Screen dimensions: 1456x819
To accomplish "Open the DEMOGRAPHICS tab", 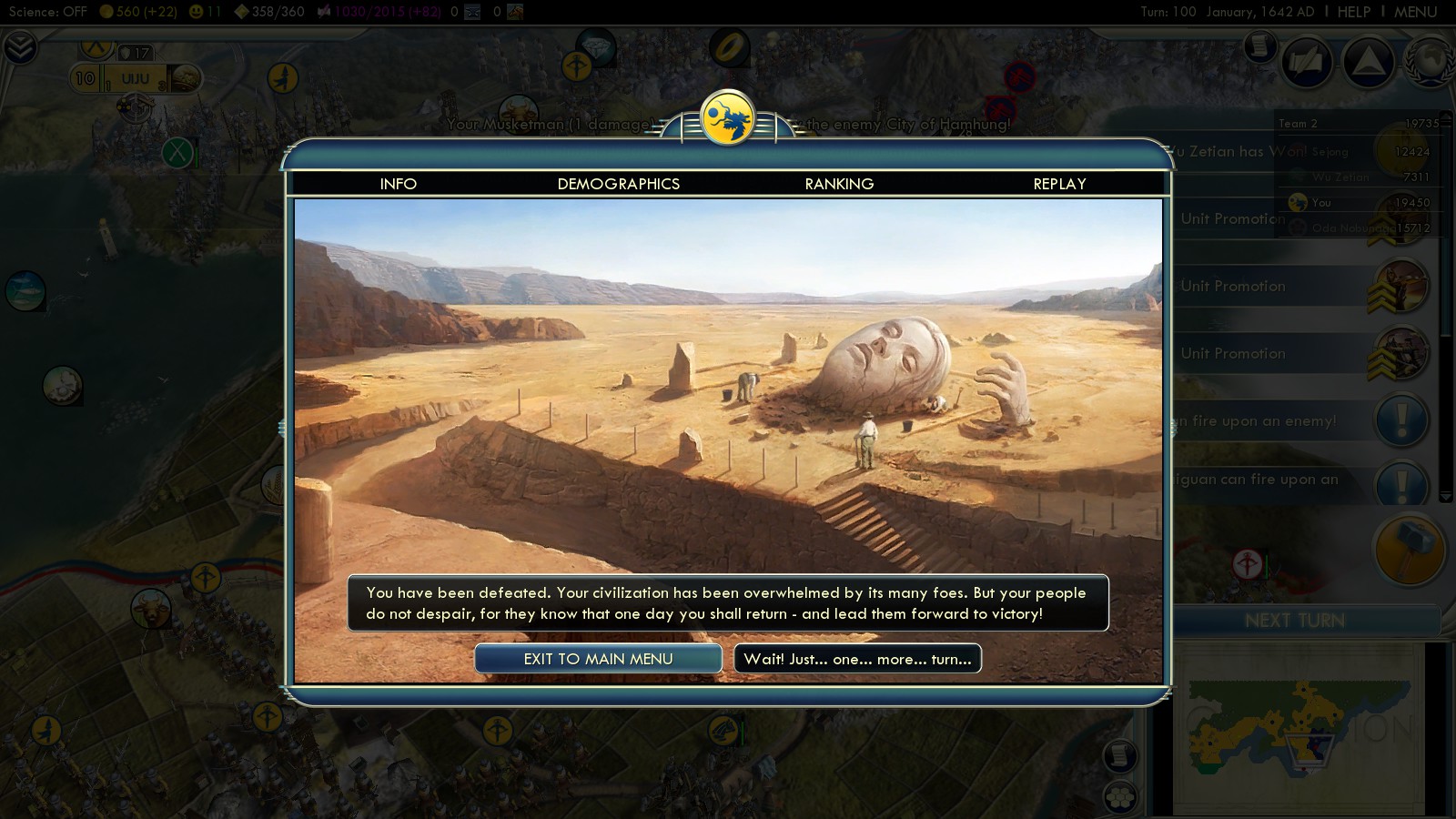I will (618, 184).
